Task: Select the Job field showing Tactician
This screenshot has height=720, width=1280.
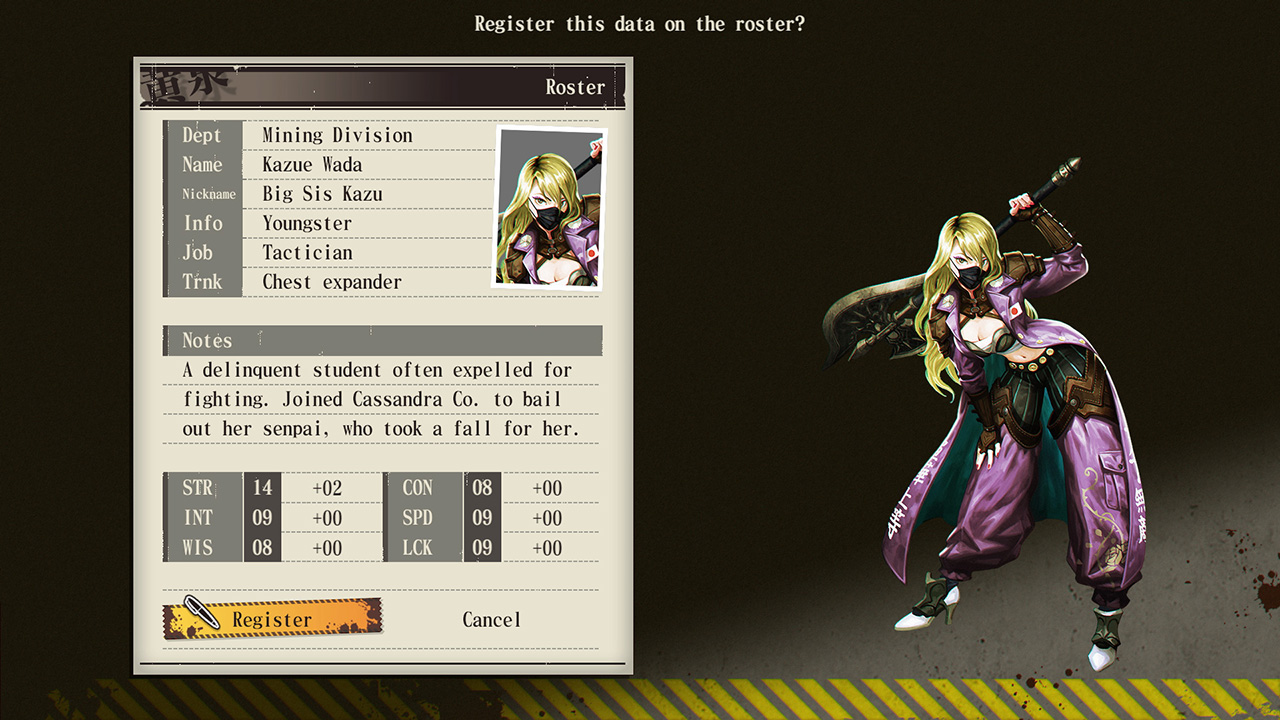Action: [x=305, y=253]
